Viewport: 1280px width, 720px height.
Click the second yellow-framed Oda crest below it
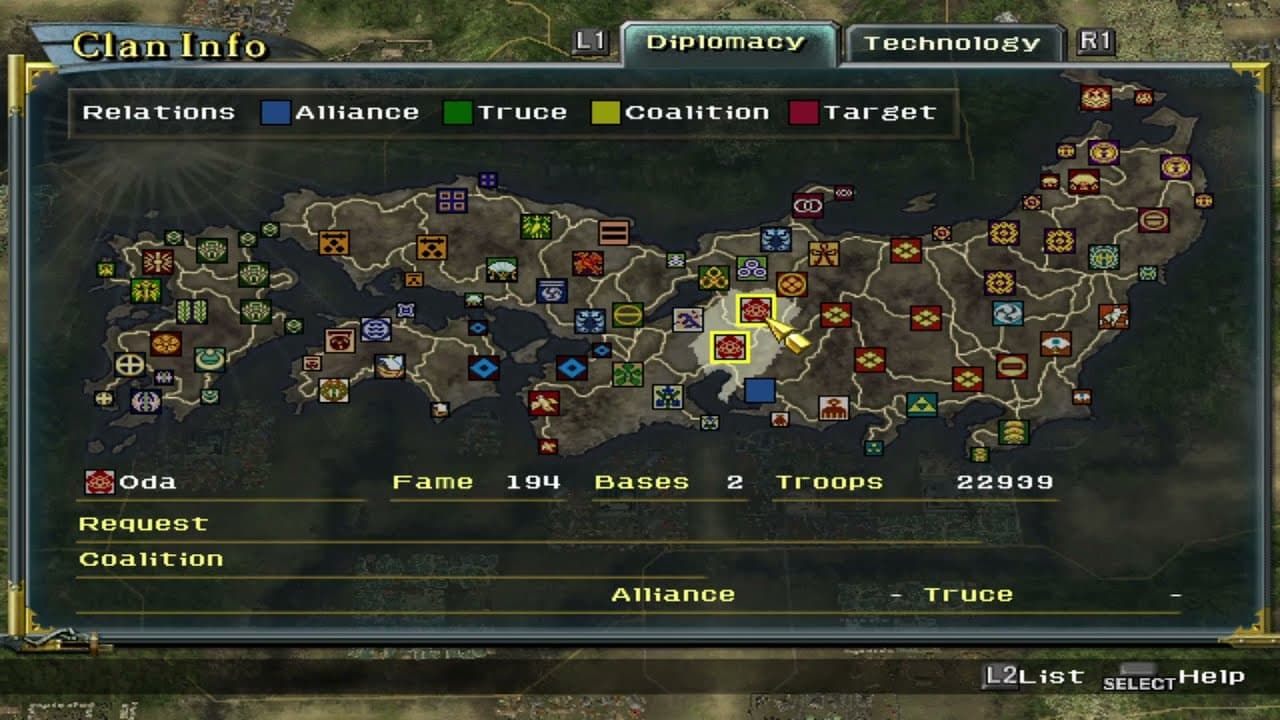(730, 347)
